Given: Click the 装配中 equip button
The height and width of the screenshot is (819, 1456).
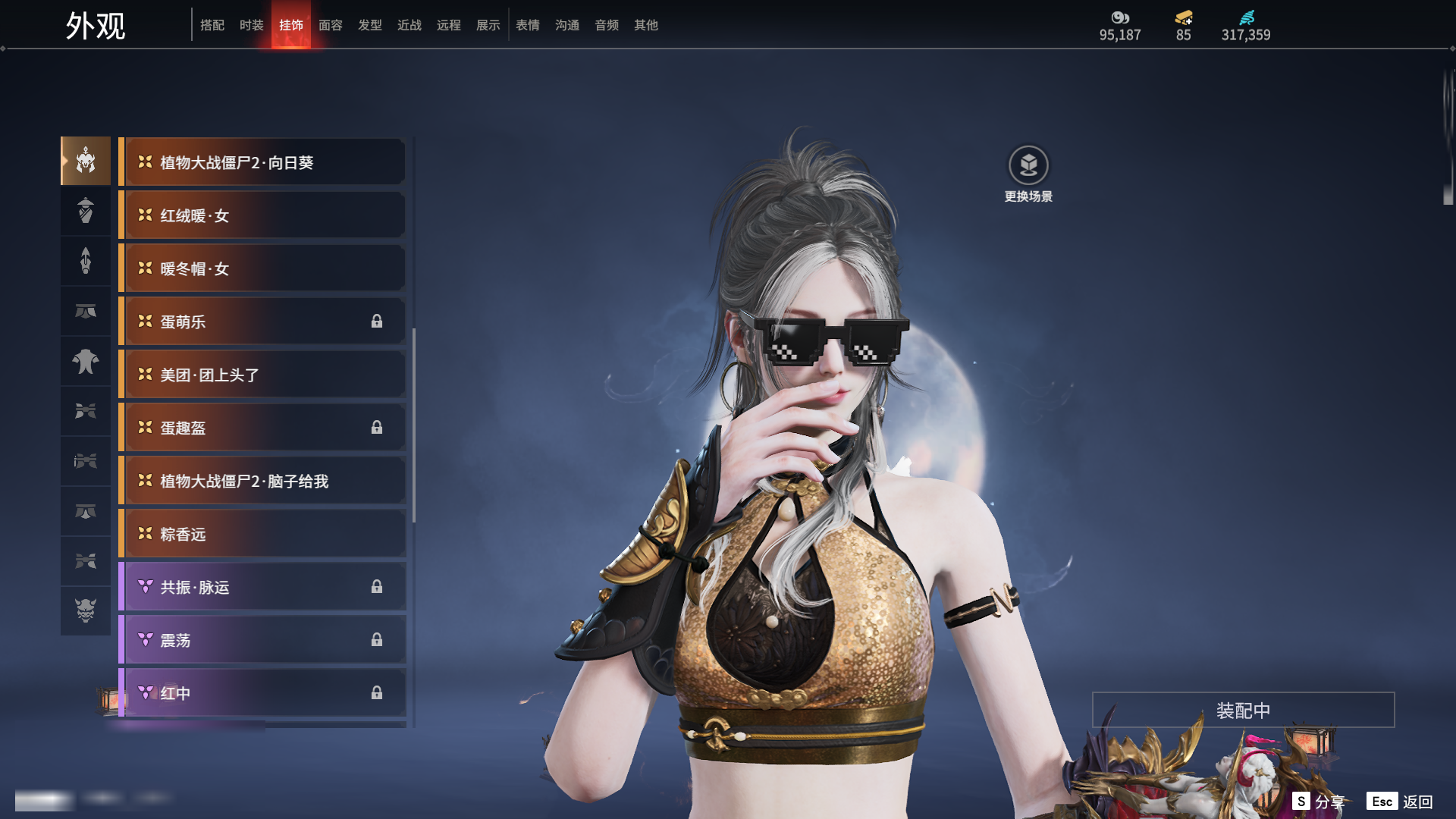Looking at the screenshot, I should coord(1243,710).
